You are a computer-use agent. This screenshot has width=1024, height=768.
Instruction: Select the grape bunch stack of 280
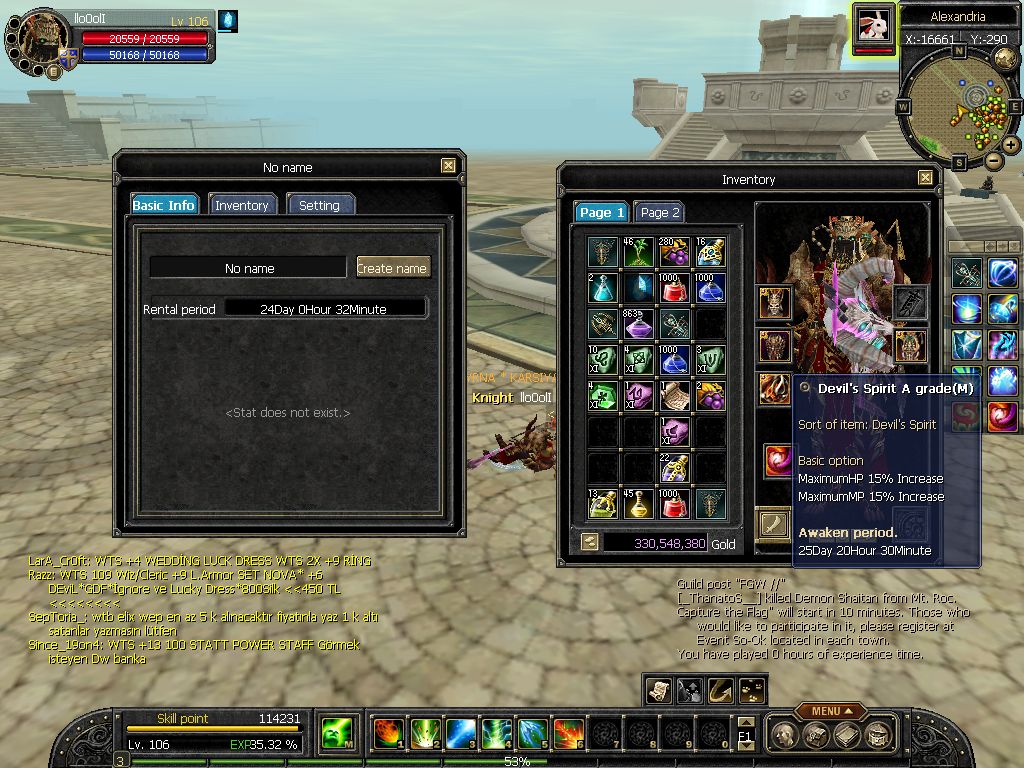pos(674,252)
